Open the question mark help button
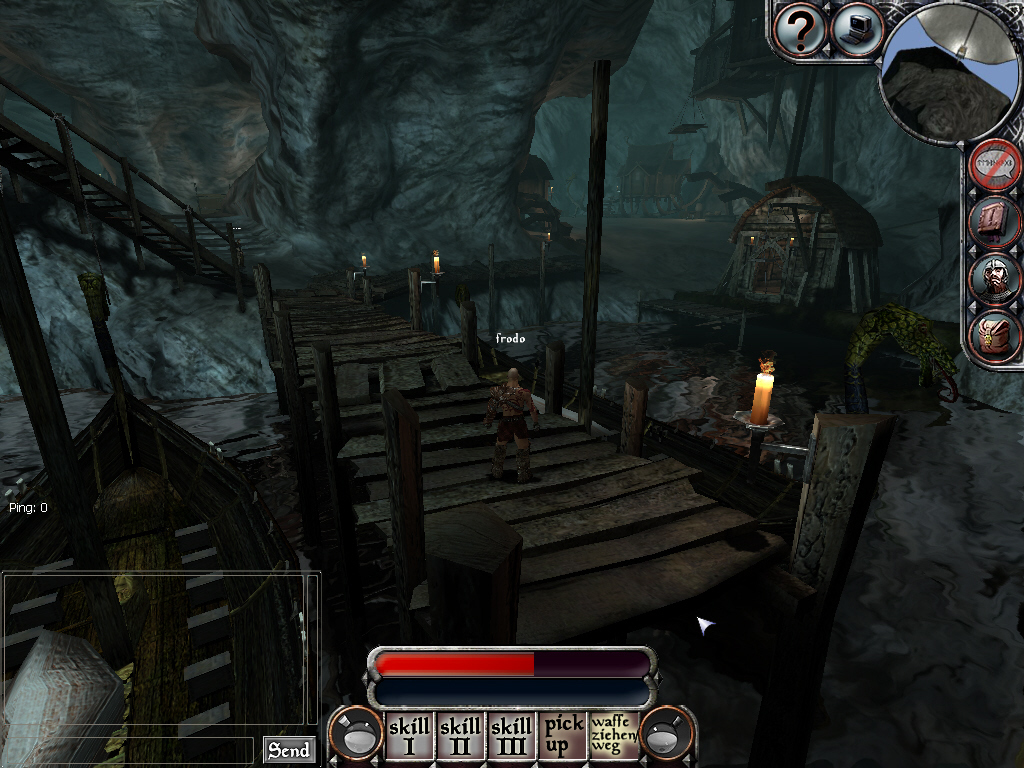 pos(800,30)
